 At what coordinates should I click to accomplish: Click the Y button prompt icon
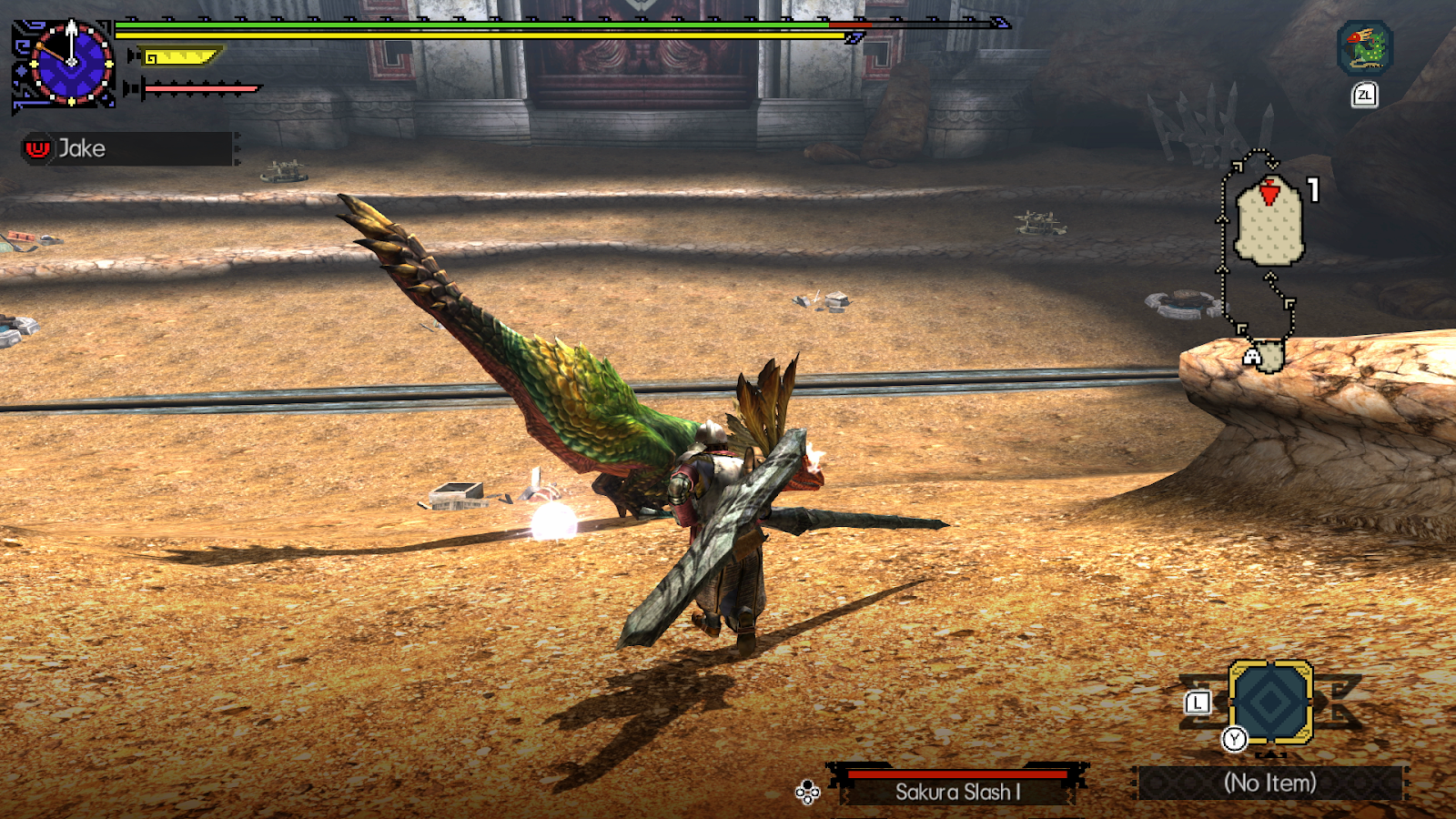tap(1234, 740)
